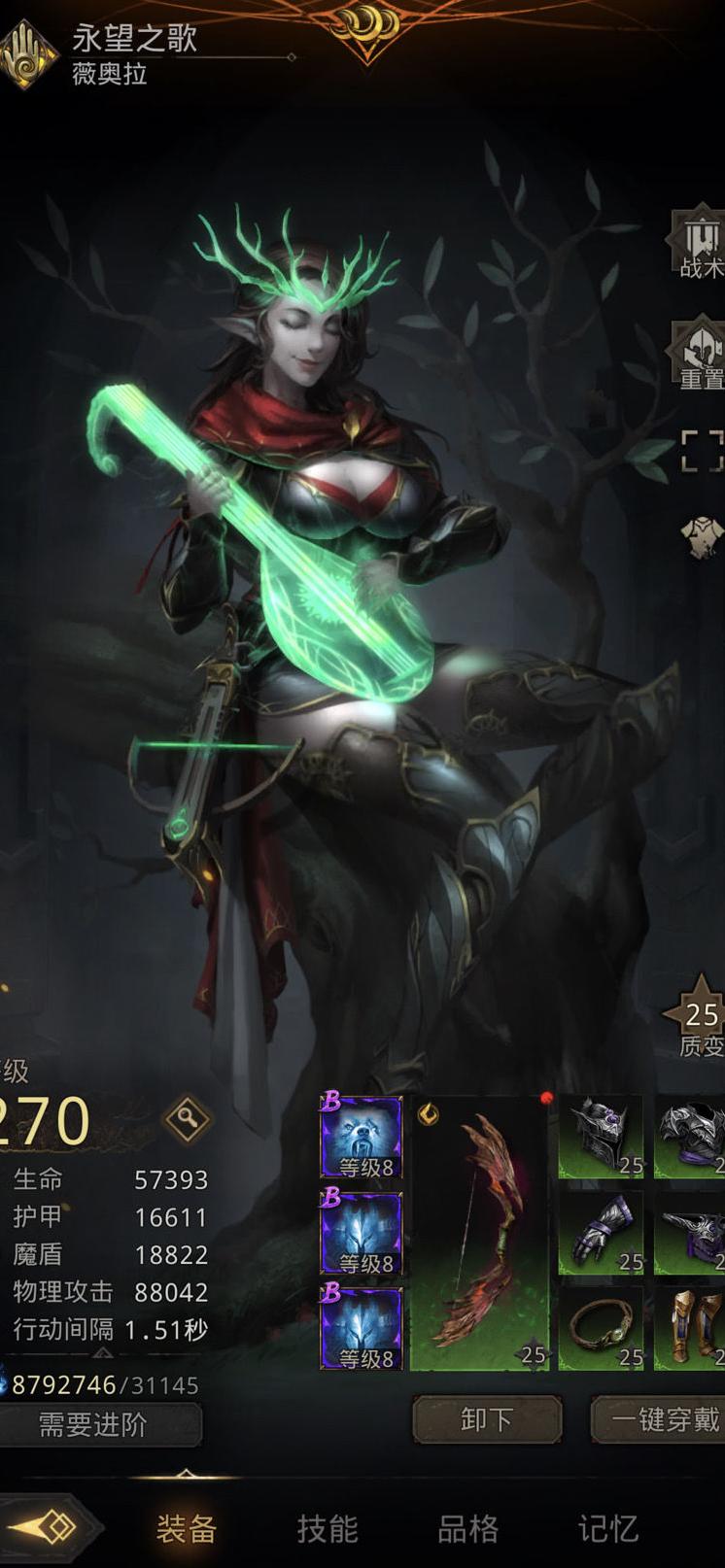Switch to the 技能 skills tab
Screen dimensions: 725x1568
point(328,1528)
